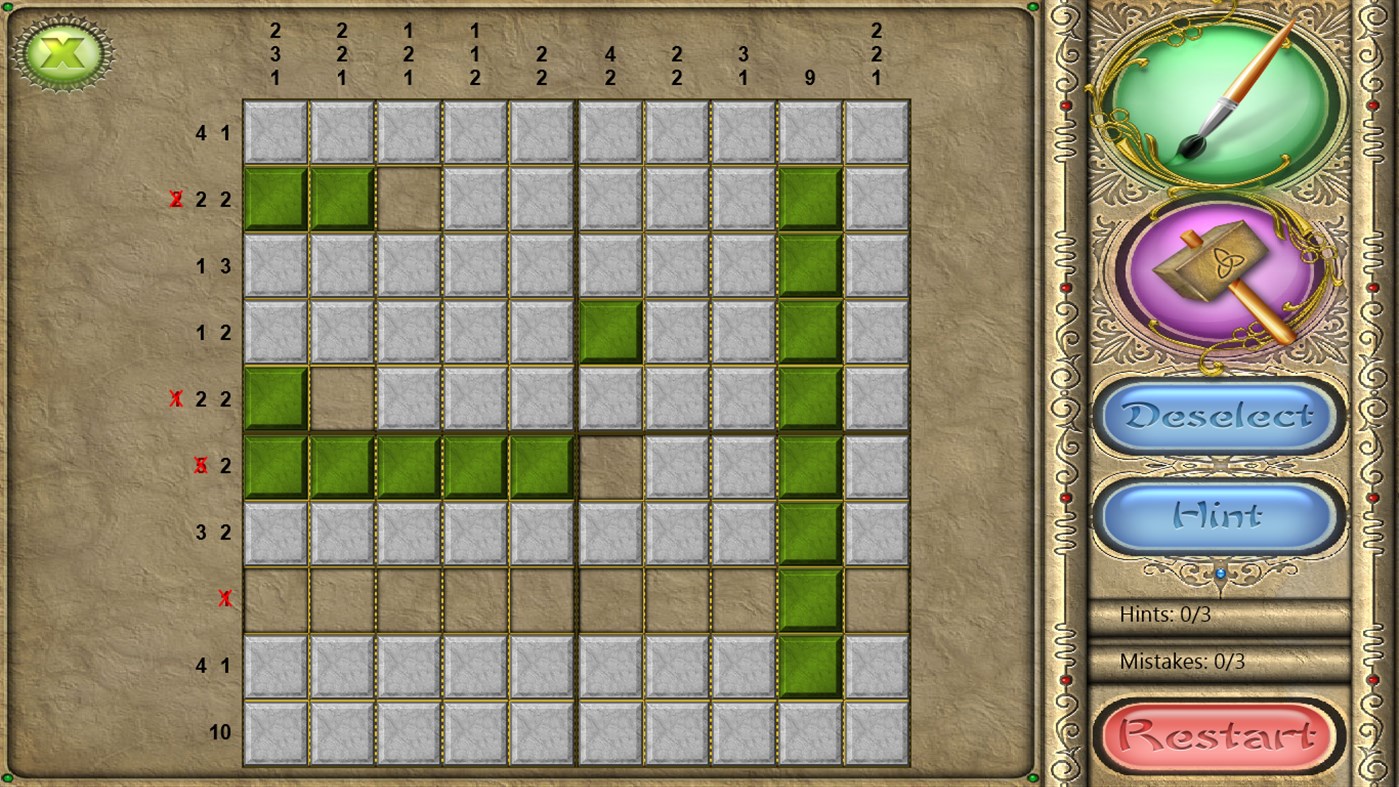Viewport: 1399px width, 787px height.
Task: Fill the cell directly below the '9' clue
Action: point(809,133)
